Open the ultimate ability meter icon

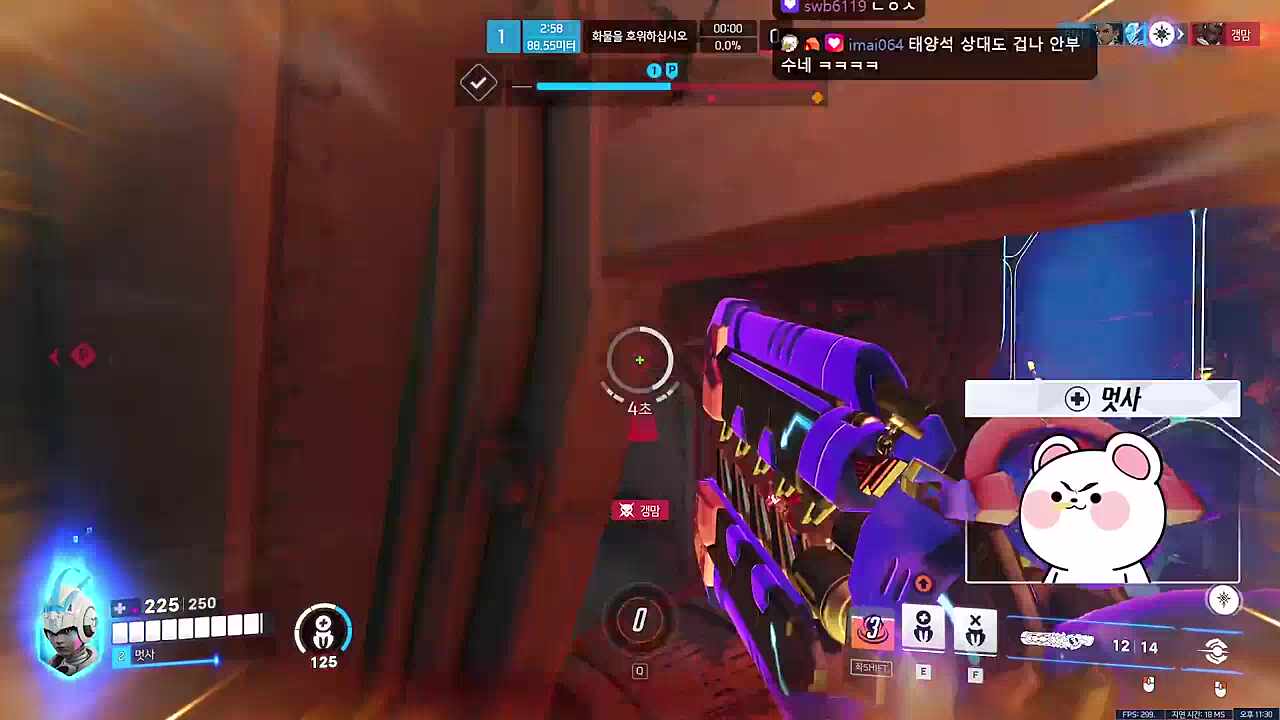[x=640, y=620]
